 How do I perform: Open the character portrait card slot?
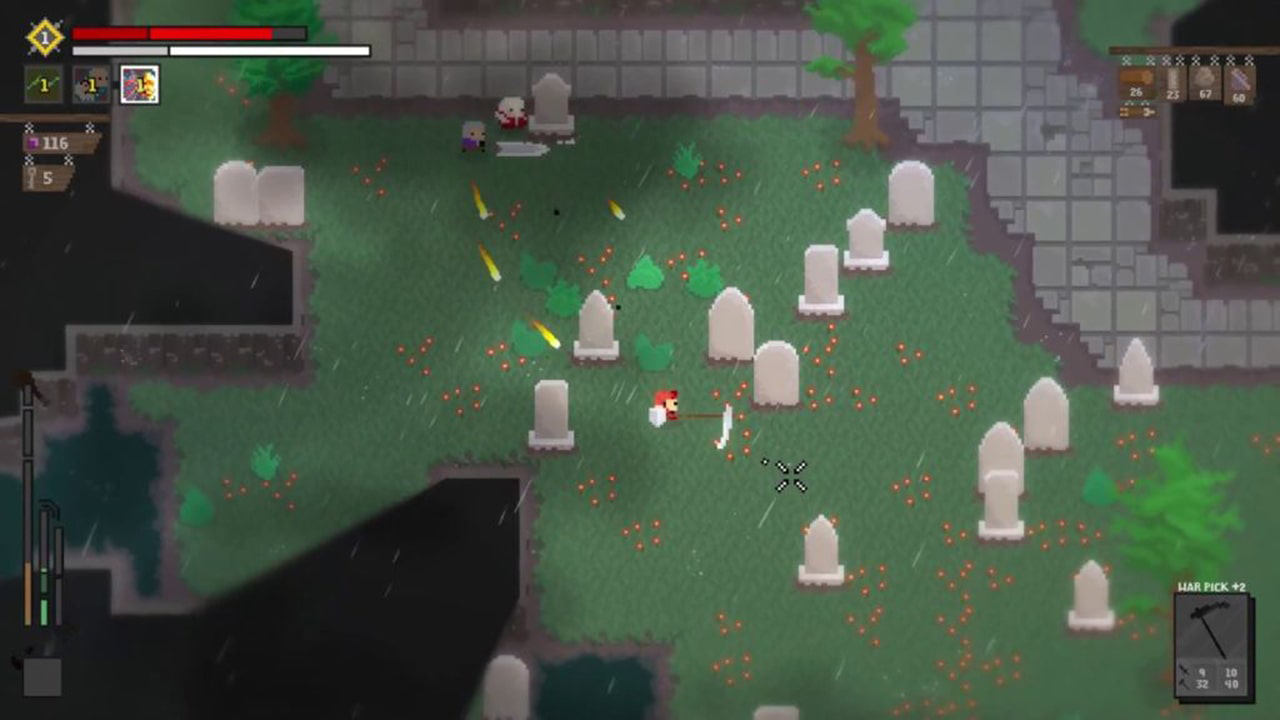point(88,84)
